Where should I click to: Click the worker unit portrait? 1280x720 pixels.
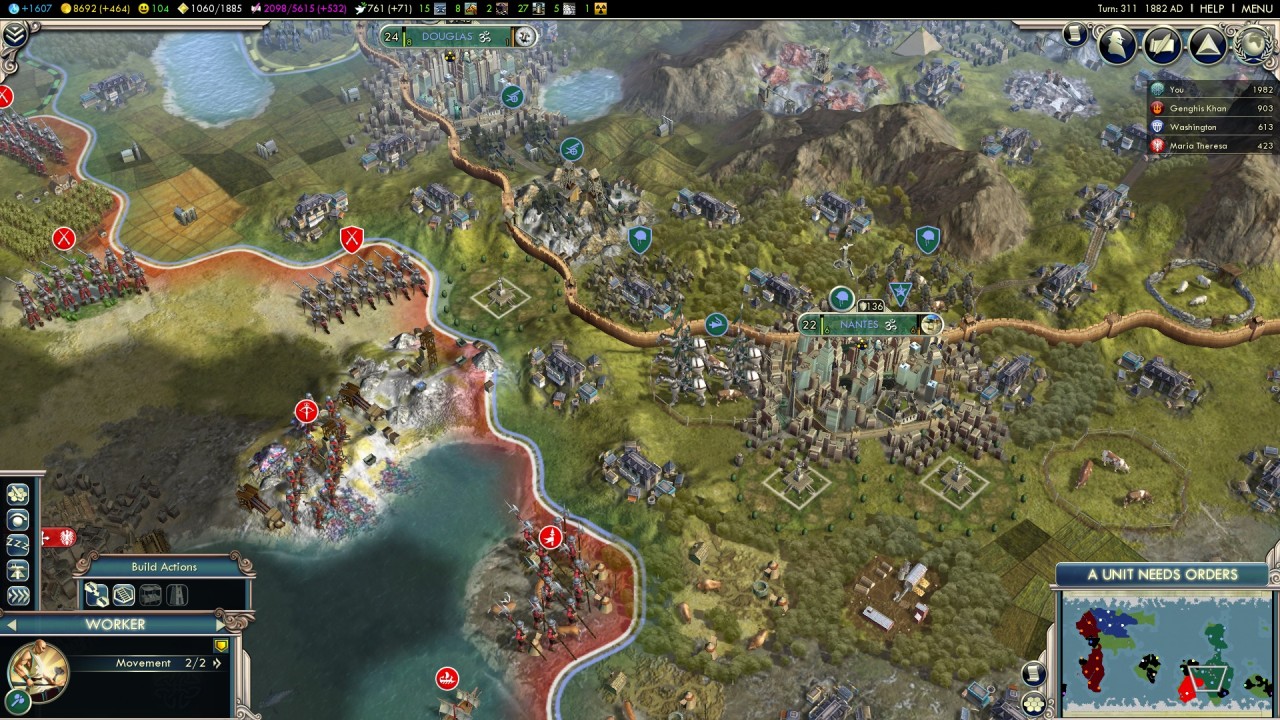pos(37,670)
